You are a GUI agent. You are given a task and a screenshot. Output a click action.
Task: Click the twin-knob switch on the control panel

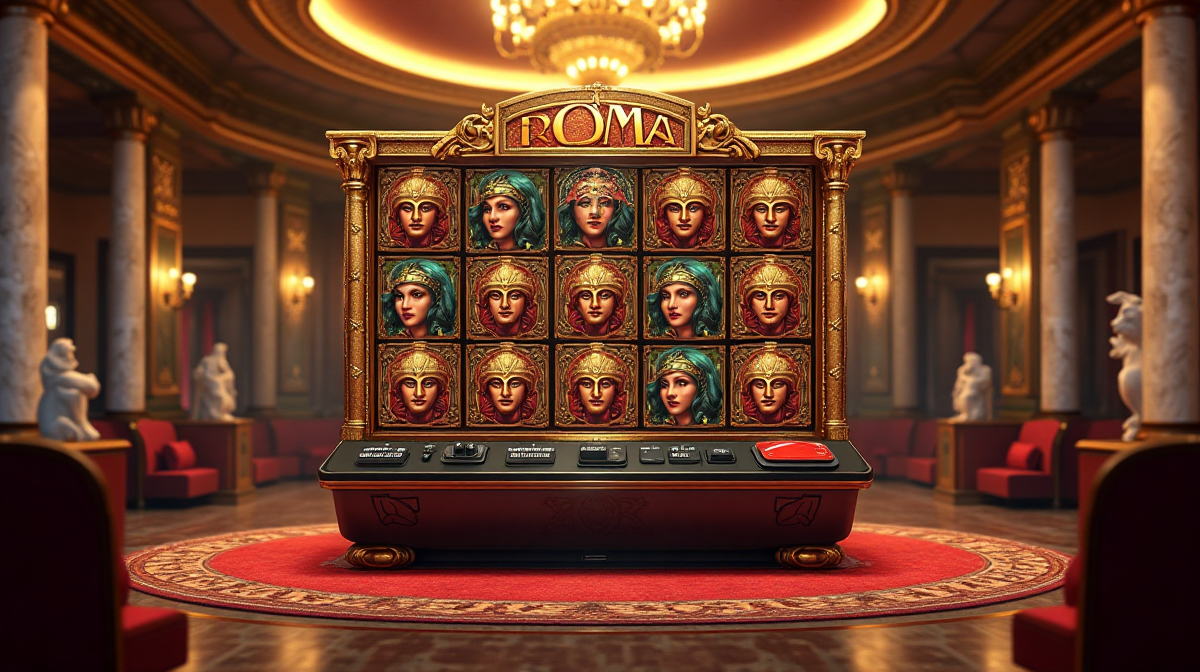[x=464, y=452]
